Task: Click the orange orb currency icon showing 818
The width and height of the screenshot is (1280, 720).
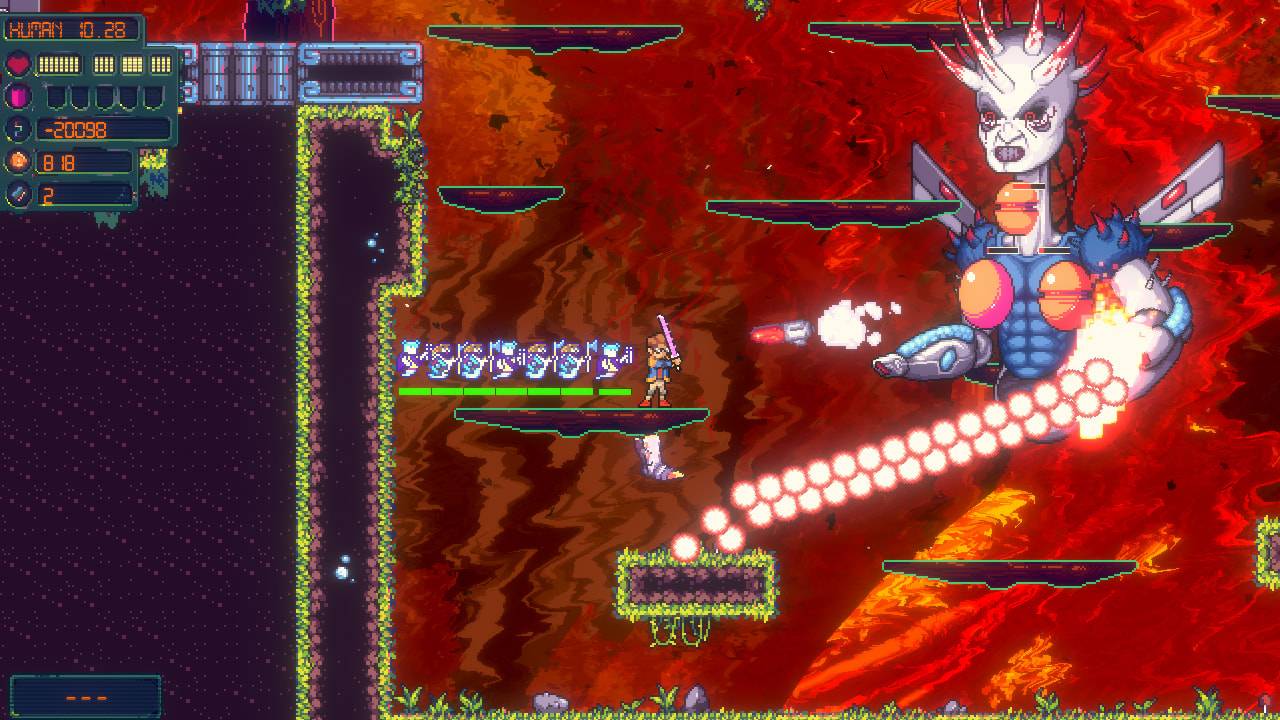Action: [18, 161]
